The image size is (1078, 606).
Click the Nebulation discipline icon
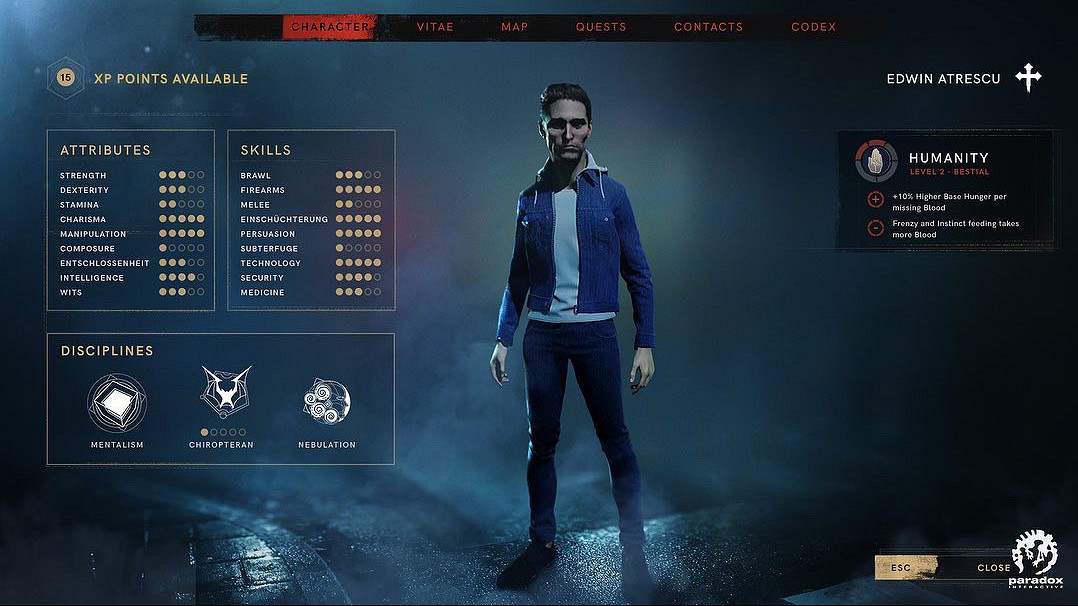327,402
